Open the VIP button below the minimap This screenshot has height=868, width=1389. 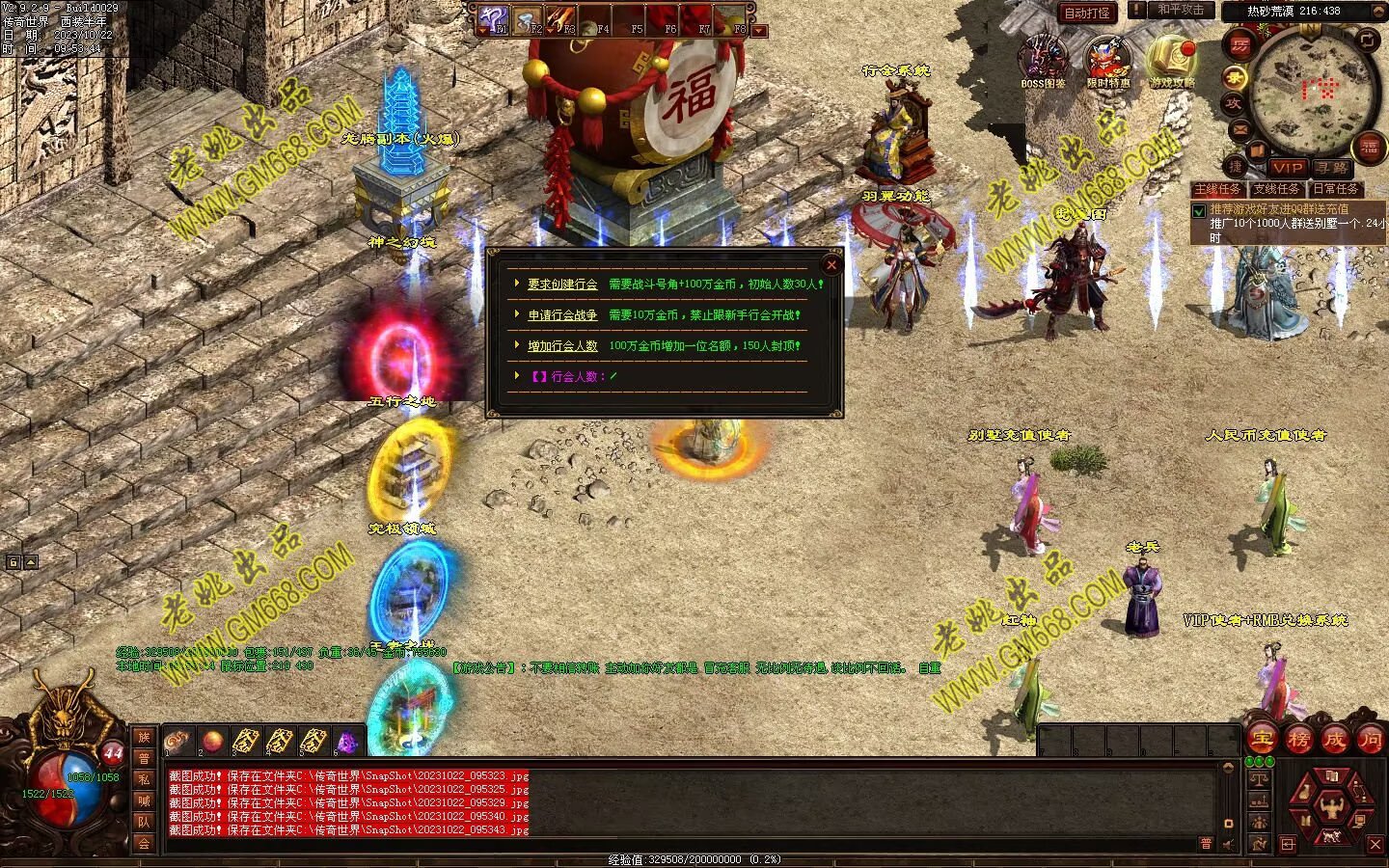[1287, 169]
